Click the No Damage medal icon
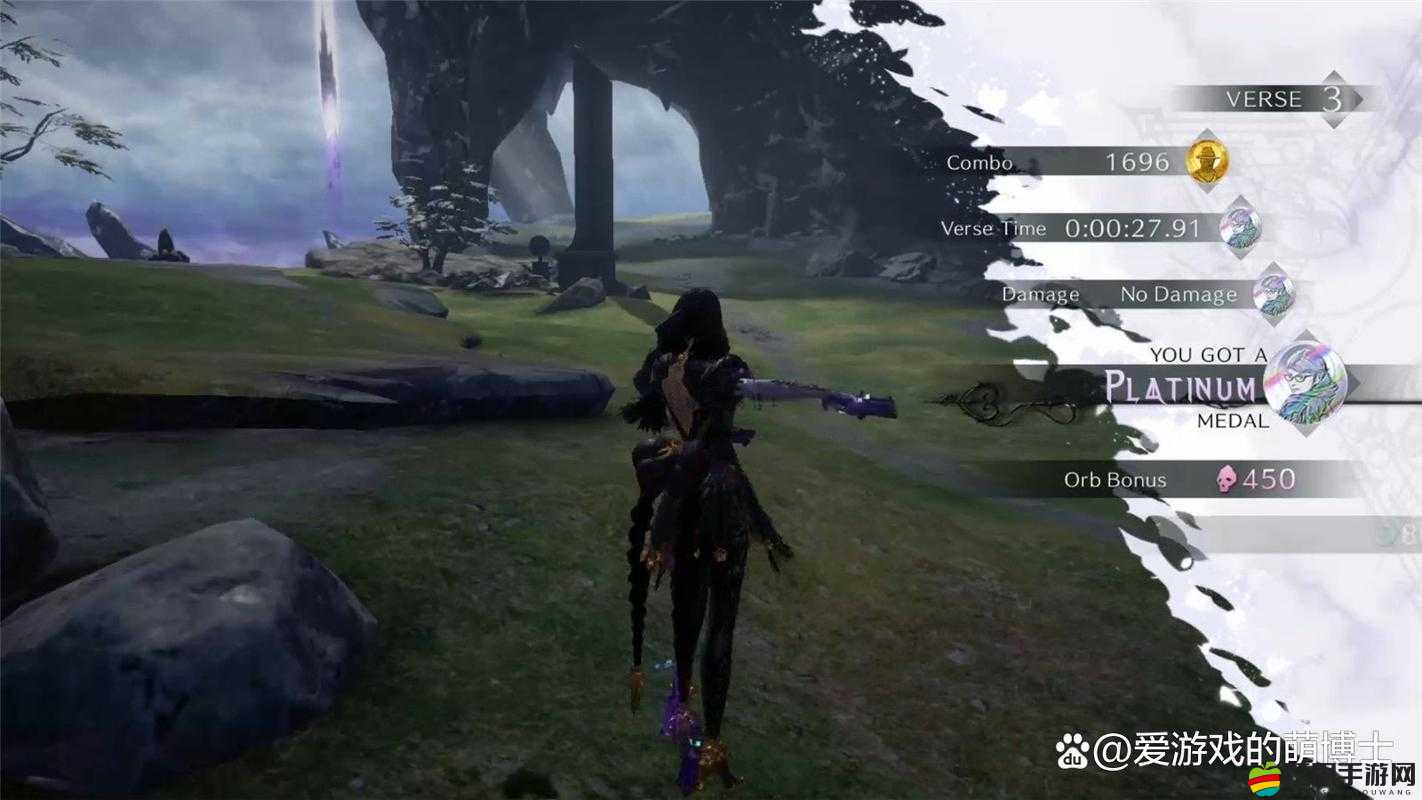Screen dimensions: 1422x800 coord(1274,294)
